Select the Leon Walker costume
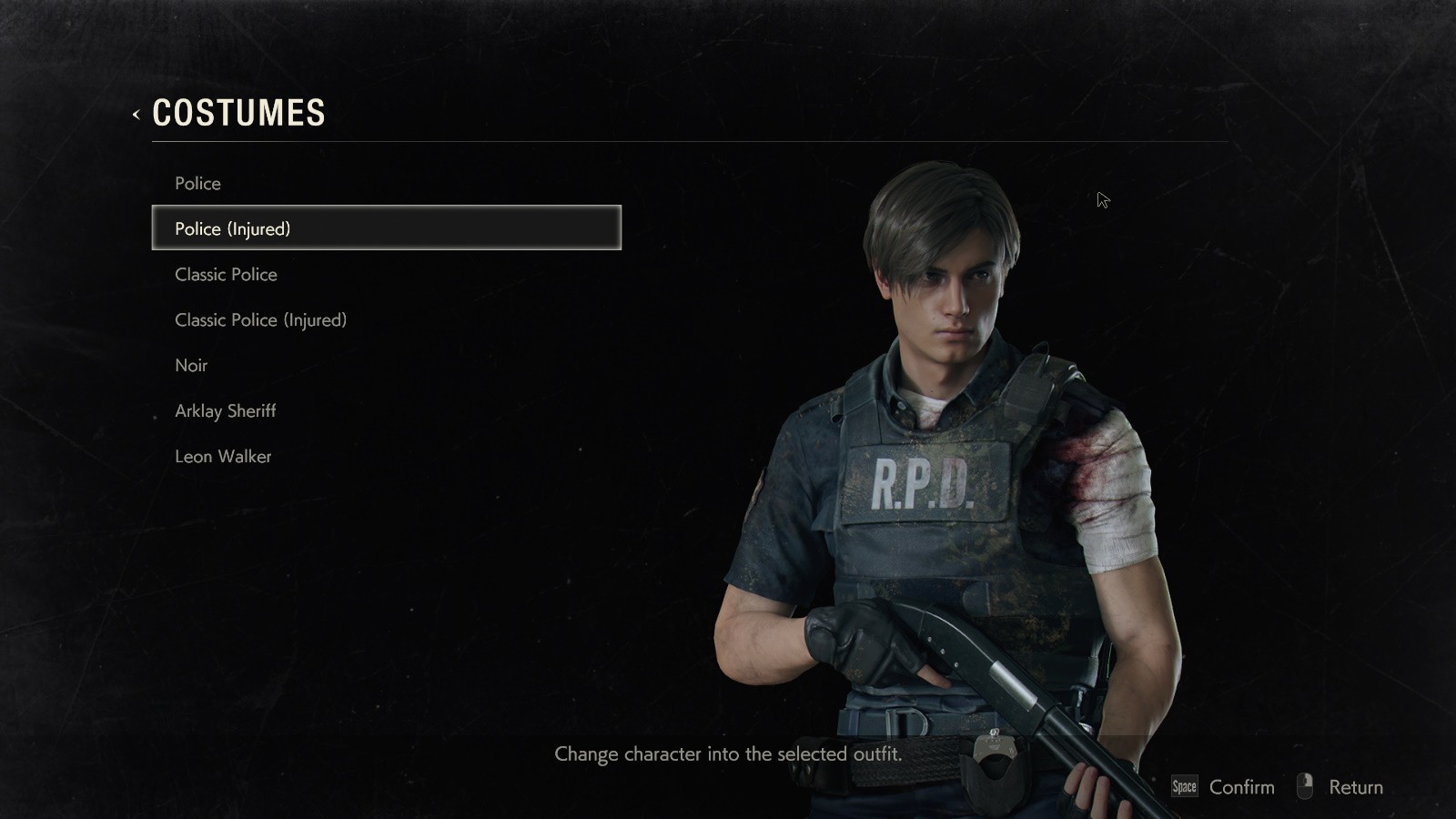Image resolution: width=1456 pixels, height=819 pixels. (x=223, y=457)
